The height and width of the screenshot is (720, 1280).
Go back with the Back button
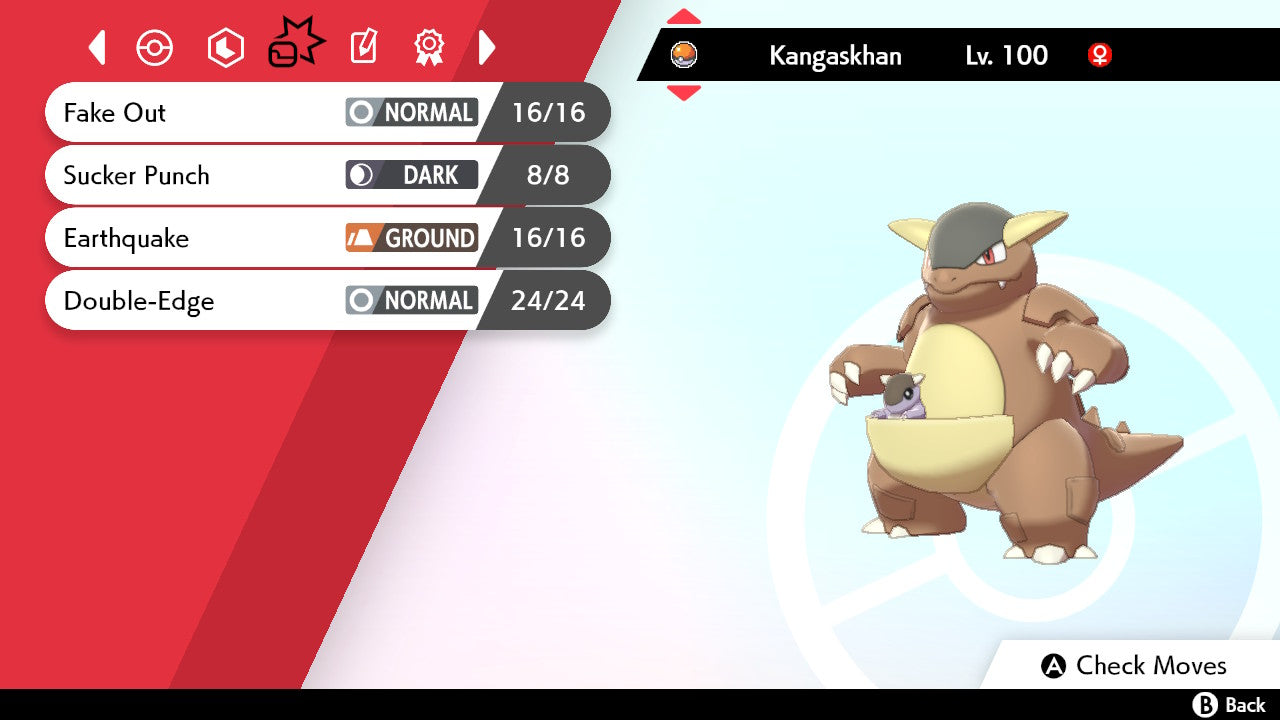1229,705
